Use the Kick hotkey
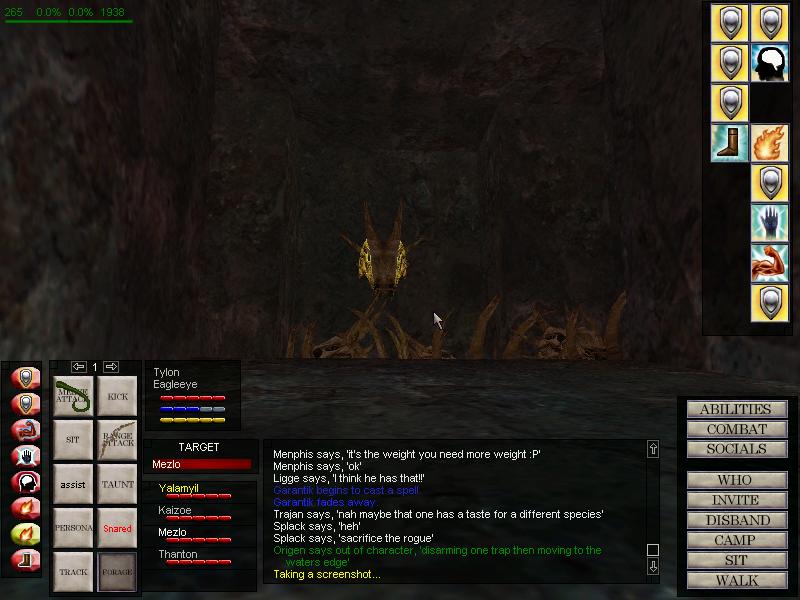The height and width of the screenshot is (600, 800). point(117,396)
